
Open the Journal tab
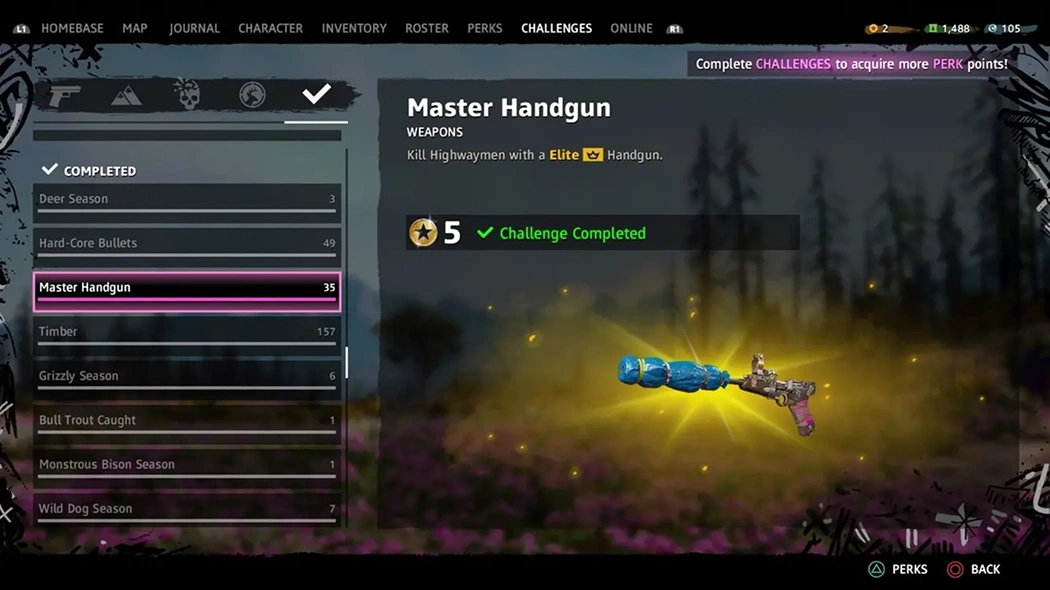pos(194,28)
